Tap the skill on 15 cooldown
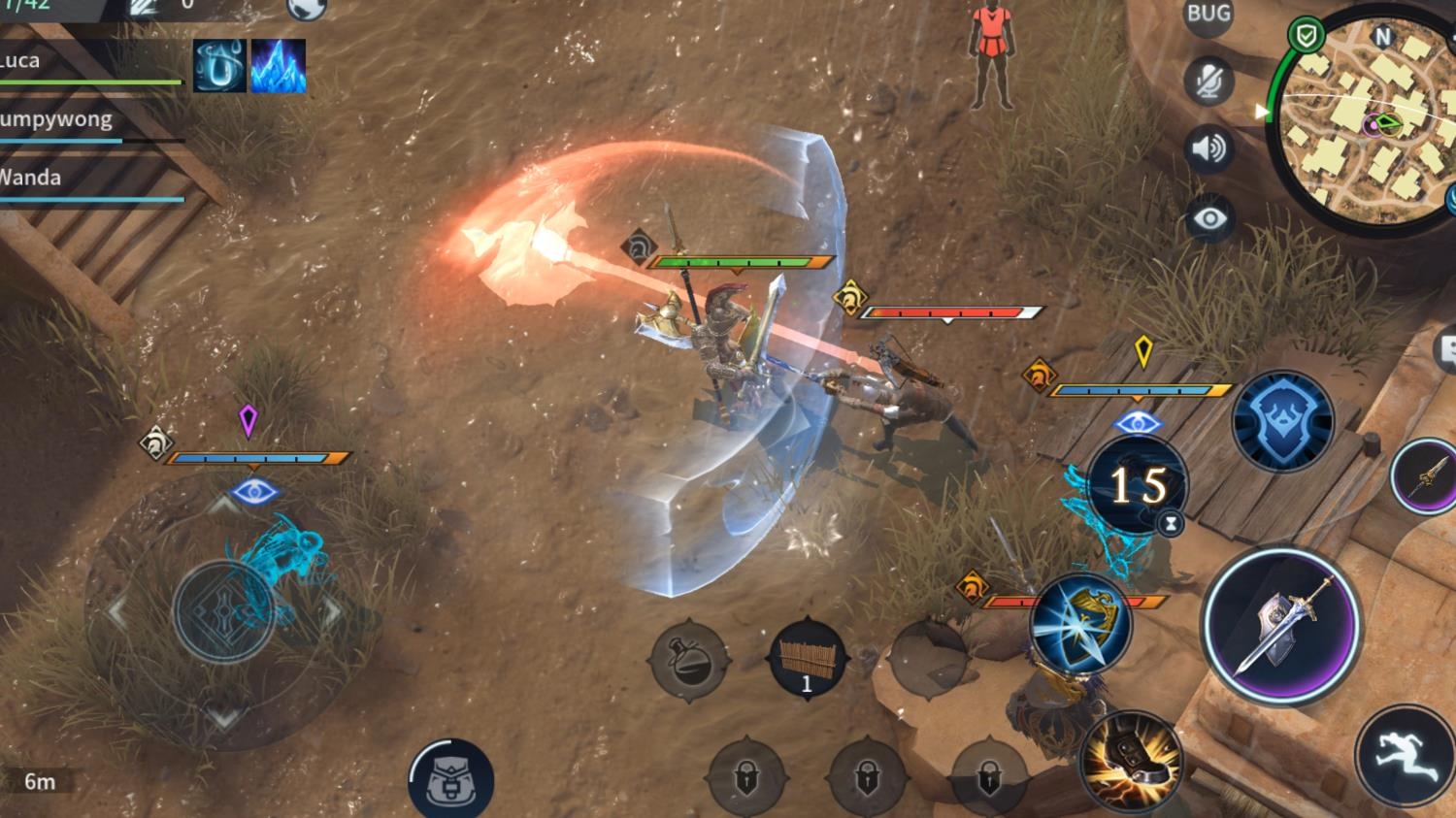Viewport: 1456px width, 818px height. pos(1137,485)
